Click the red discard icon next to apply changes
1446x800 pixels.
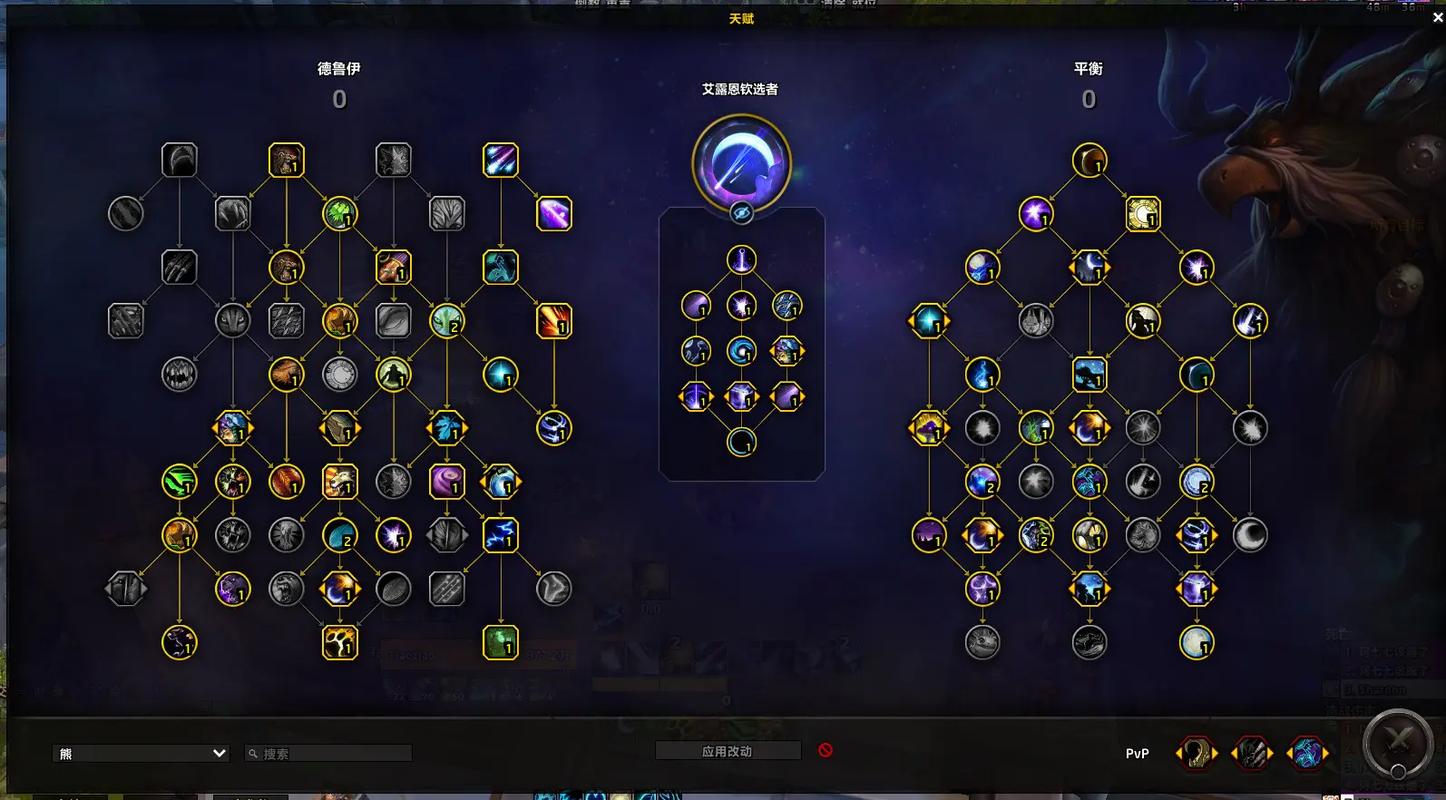tap(825, 752)
